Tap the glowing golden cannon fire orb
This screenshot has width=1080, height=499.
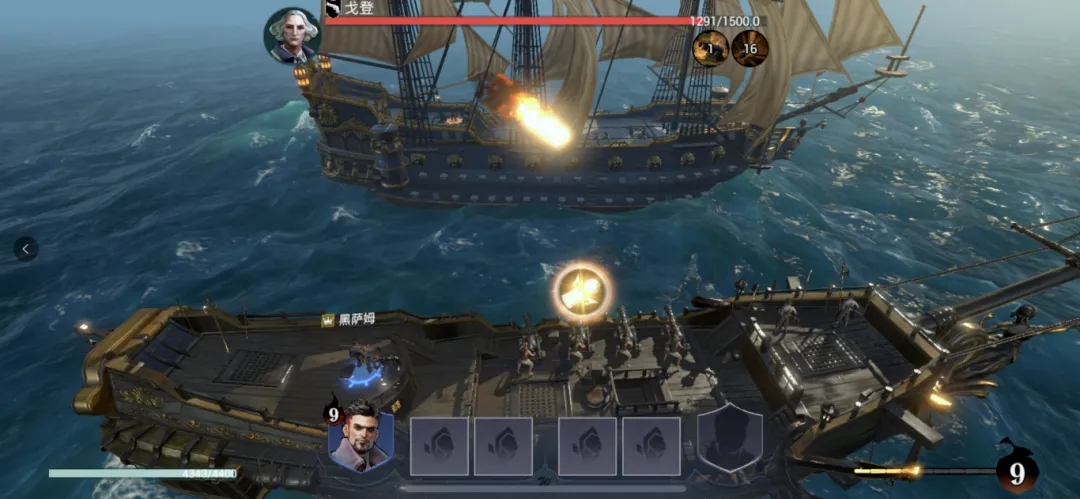(582, 293)
